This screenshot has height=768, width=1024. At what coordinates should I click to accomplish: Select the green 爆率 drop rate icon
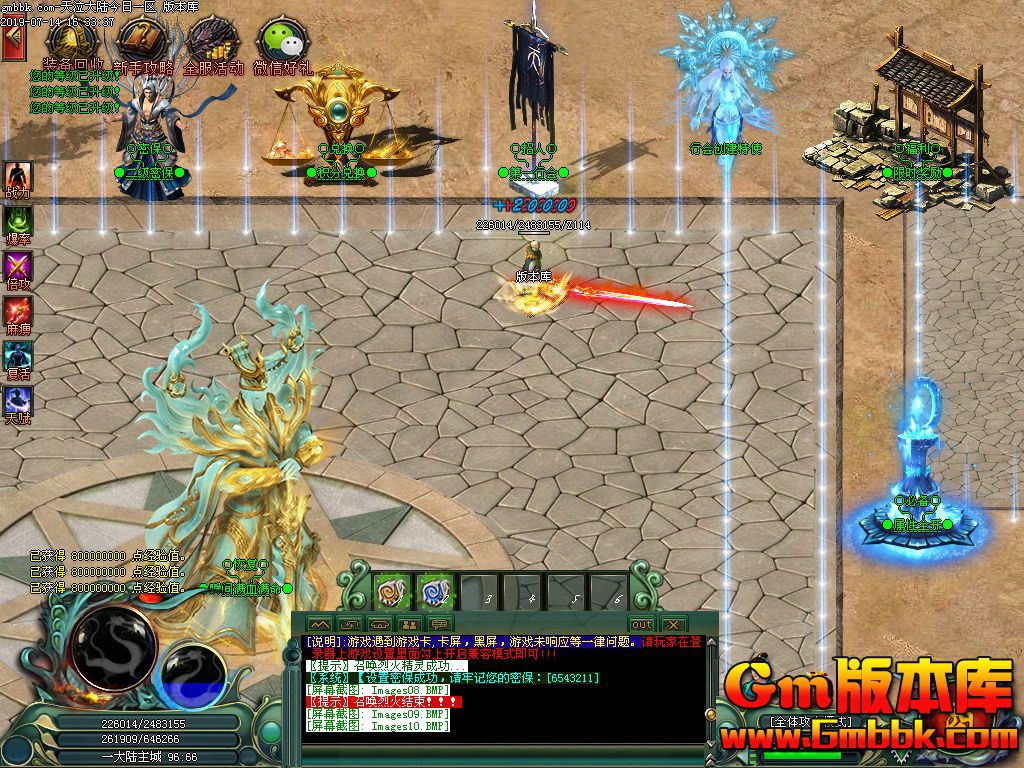coord(18,224)
